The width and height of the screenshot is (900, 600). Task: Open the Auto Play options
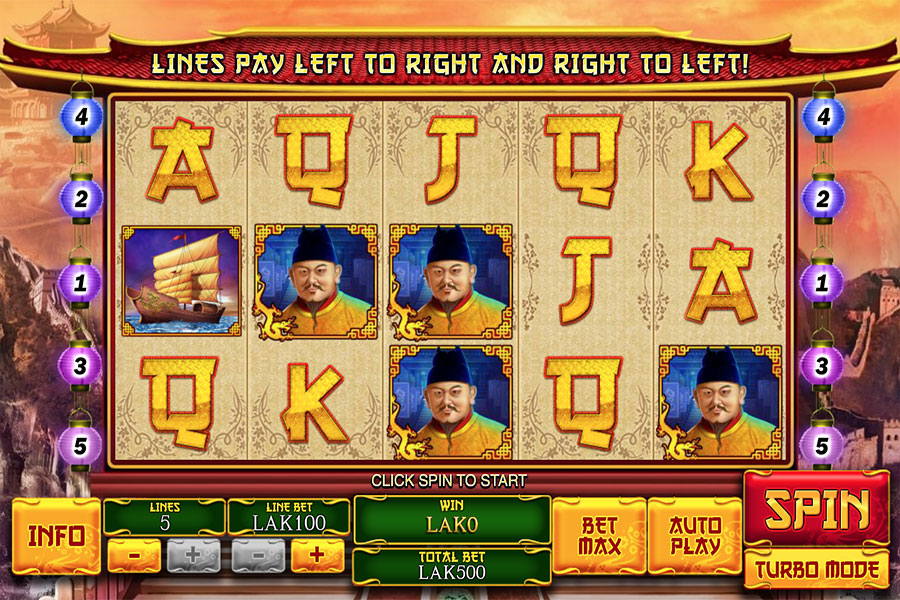pyautogui.click(x=695, y=535)
